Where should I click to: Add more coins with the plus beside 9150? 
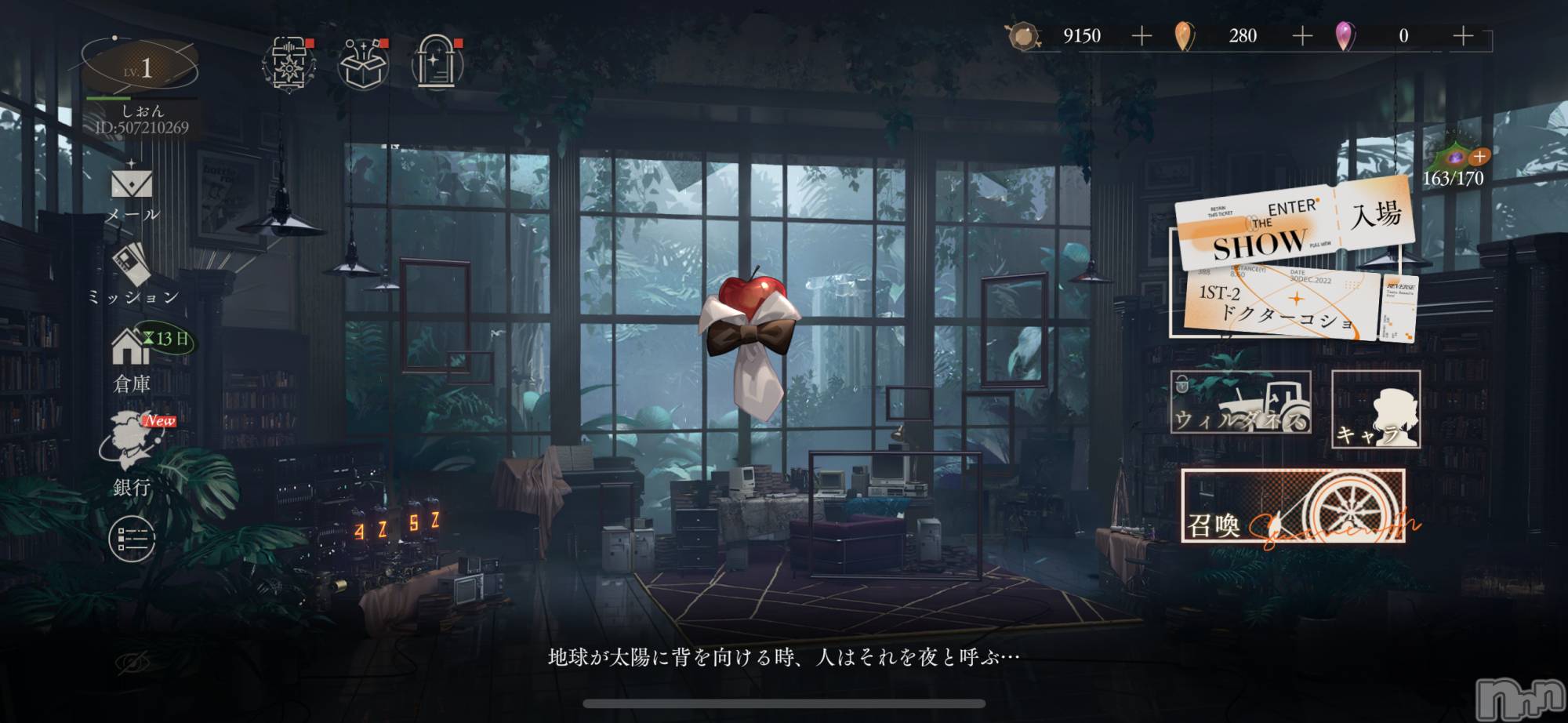coord(1142,36)
